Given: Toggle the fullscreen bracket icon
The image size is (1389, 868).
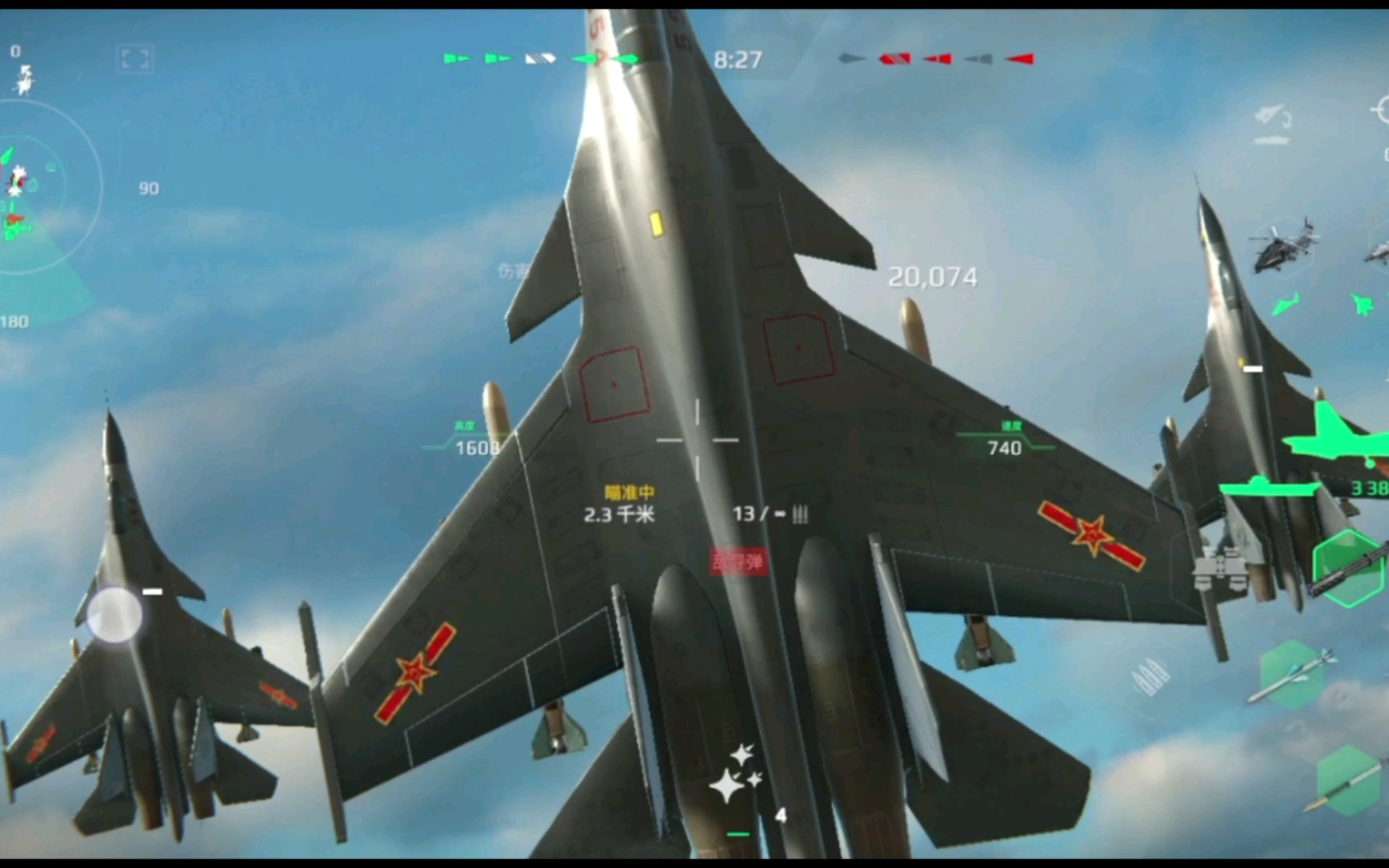Looking at the screenshot, I should pos(137,57).
